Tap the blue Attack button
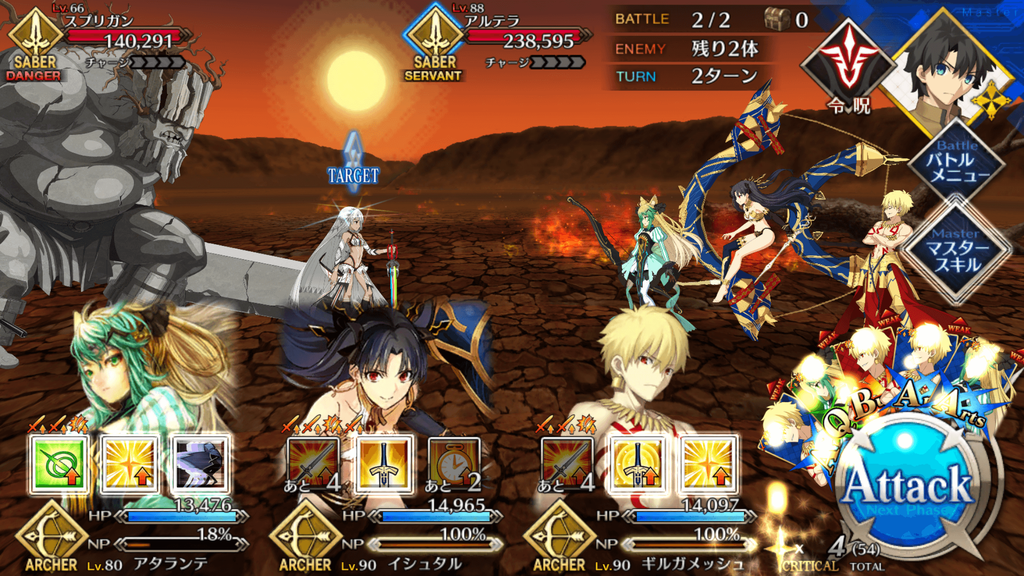 click(907, 485)
